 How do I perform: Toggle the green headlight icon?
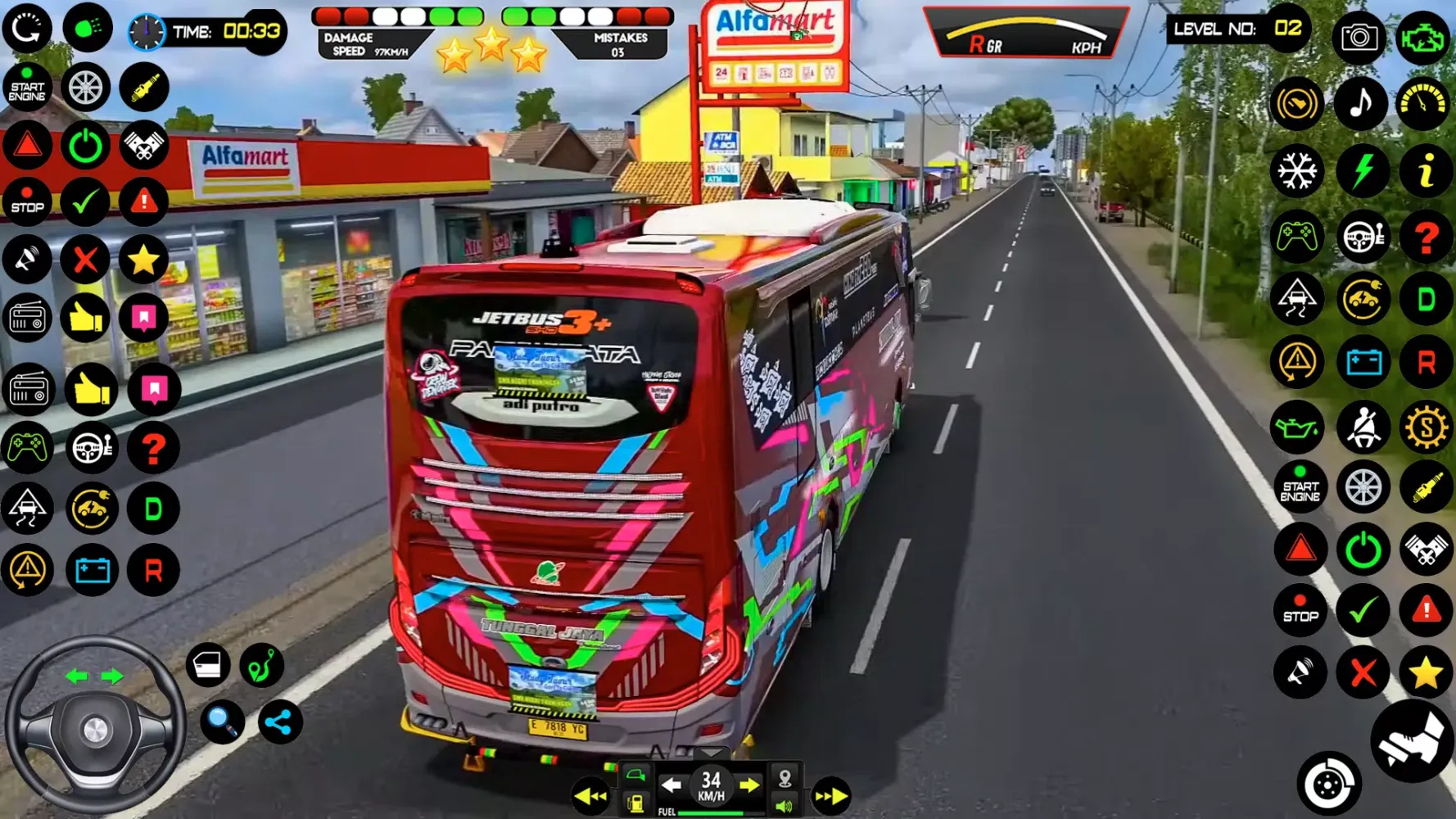88,28
